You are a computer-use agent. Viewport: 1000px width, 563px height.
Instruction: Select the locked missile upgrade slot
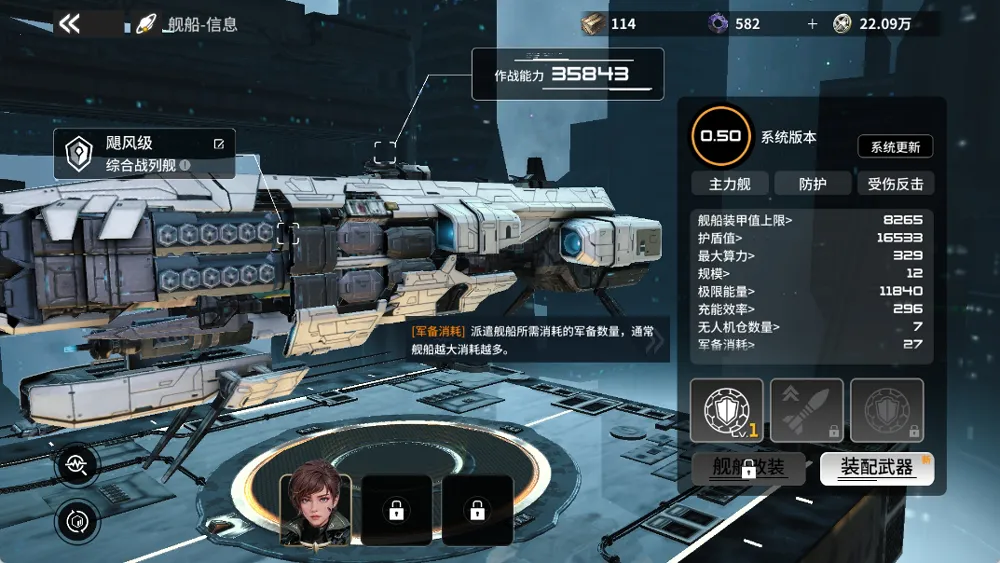click(x=806, y=410)
